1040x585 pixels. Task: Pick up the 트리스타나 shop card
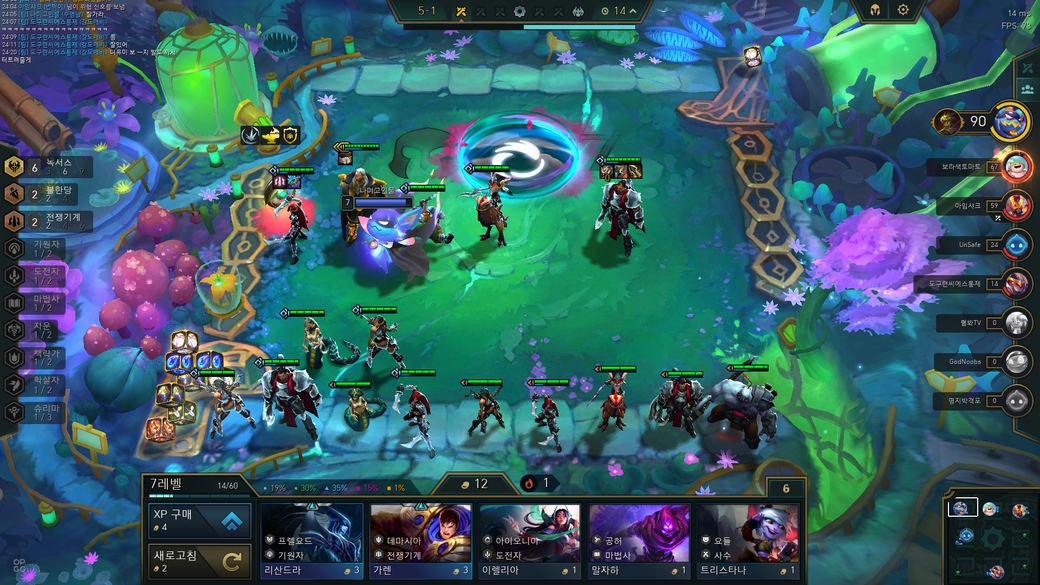[x=749, y=541]
